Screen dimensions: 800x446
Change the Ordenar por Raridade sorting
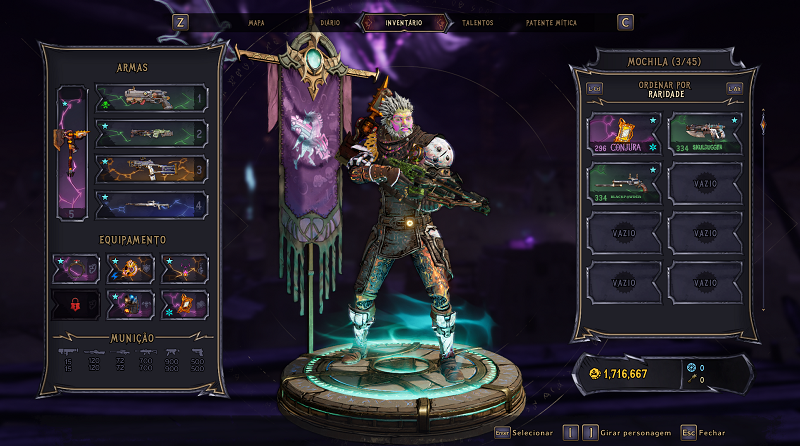[x=662, y=89]
